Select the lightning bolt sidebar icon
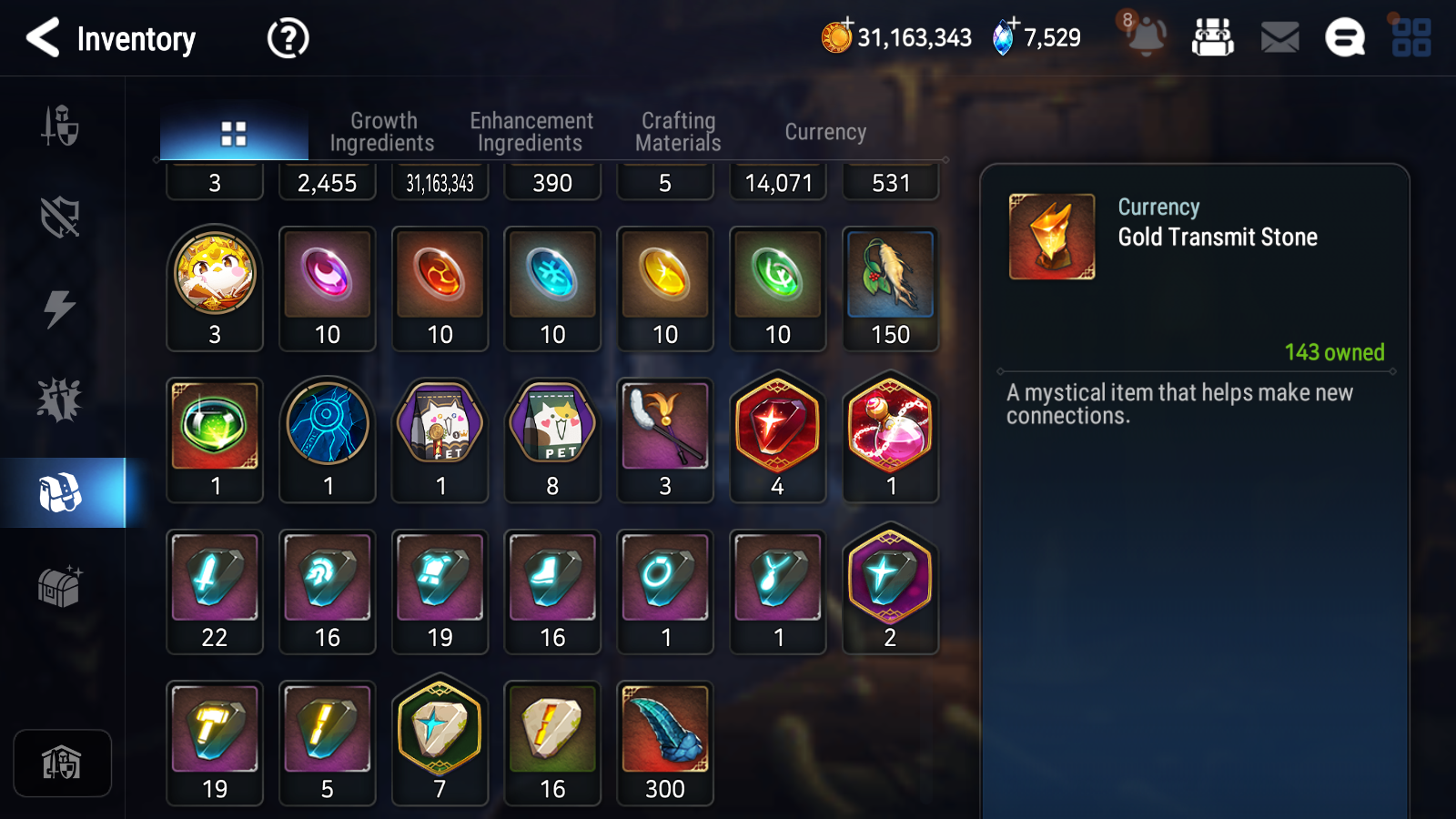1456x819 pixels. [61, 309]
